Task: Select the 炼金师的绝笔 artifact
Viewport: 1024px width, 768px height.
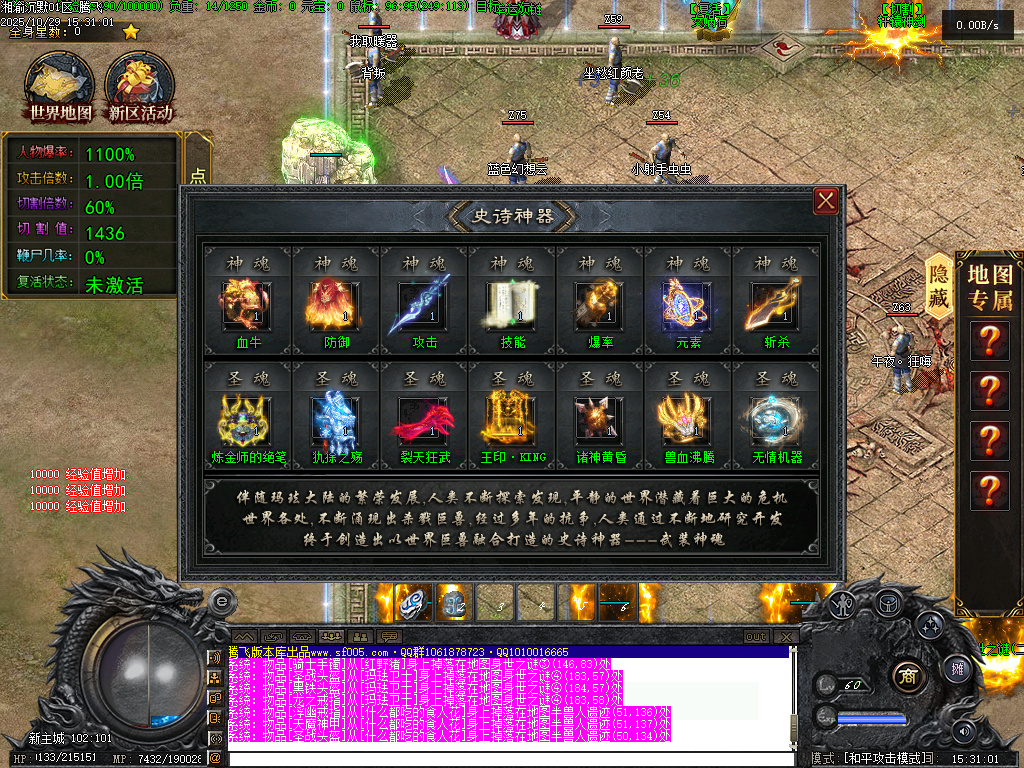Action: [247, 422]
